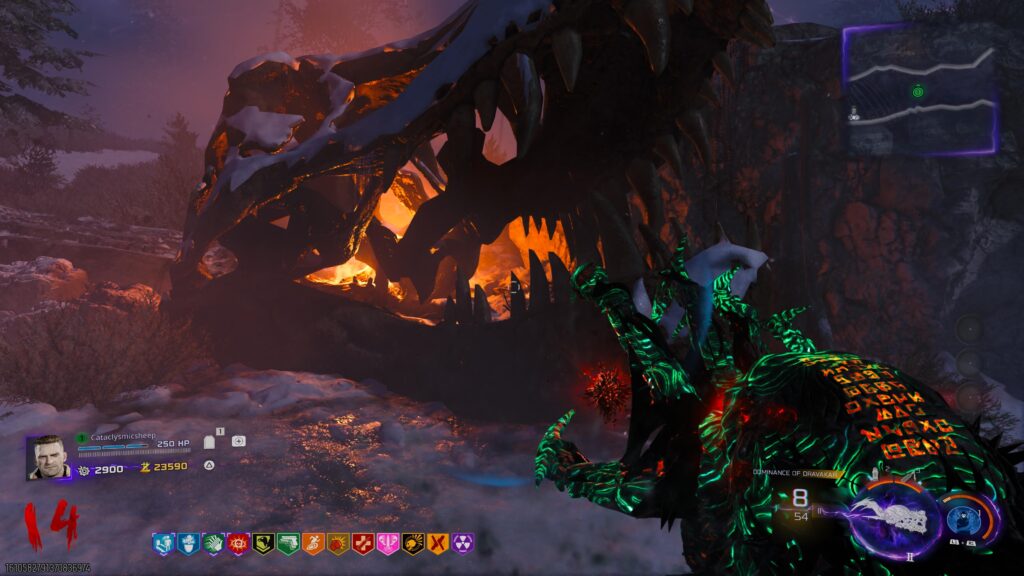The width and height of the screenshot is (1024, 576).
Task: Select the green hand perk icon
Action: [x=212, y=543]
